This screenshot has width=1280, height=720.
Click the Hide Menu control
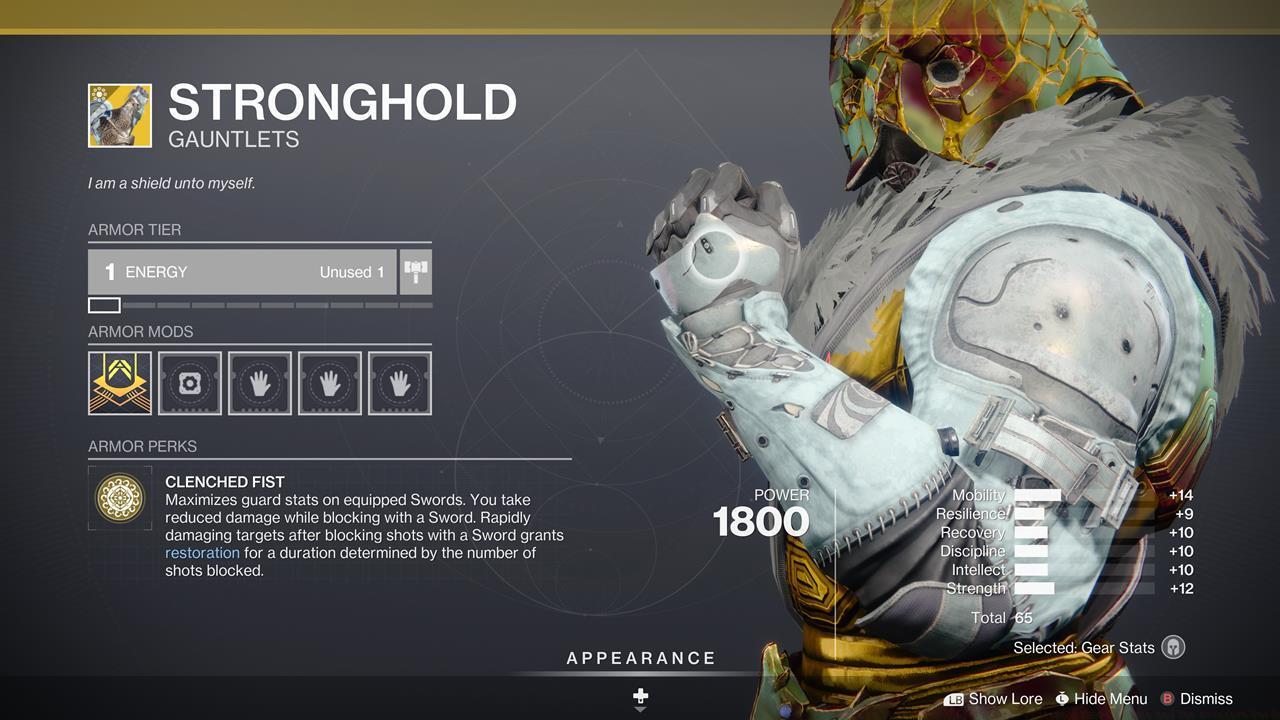[1100, 699]
